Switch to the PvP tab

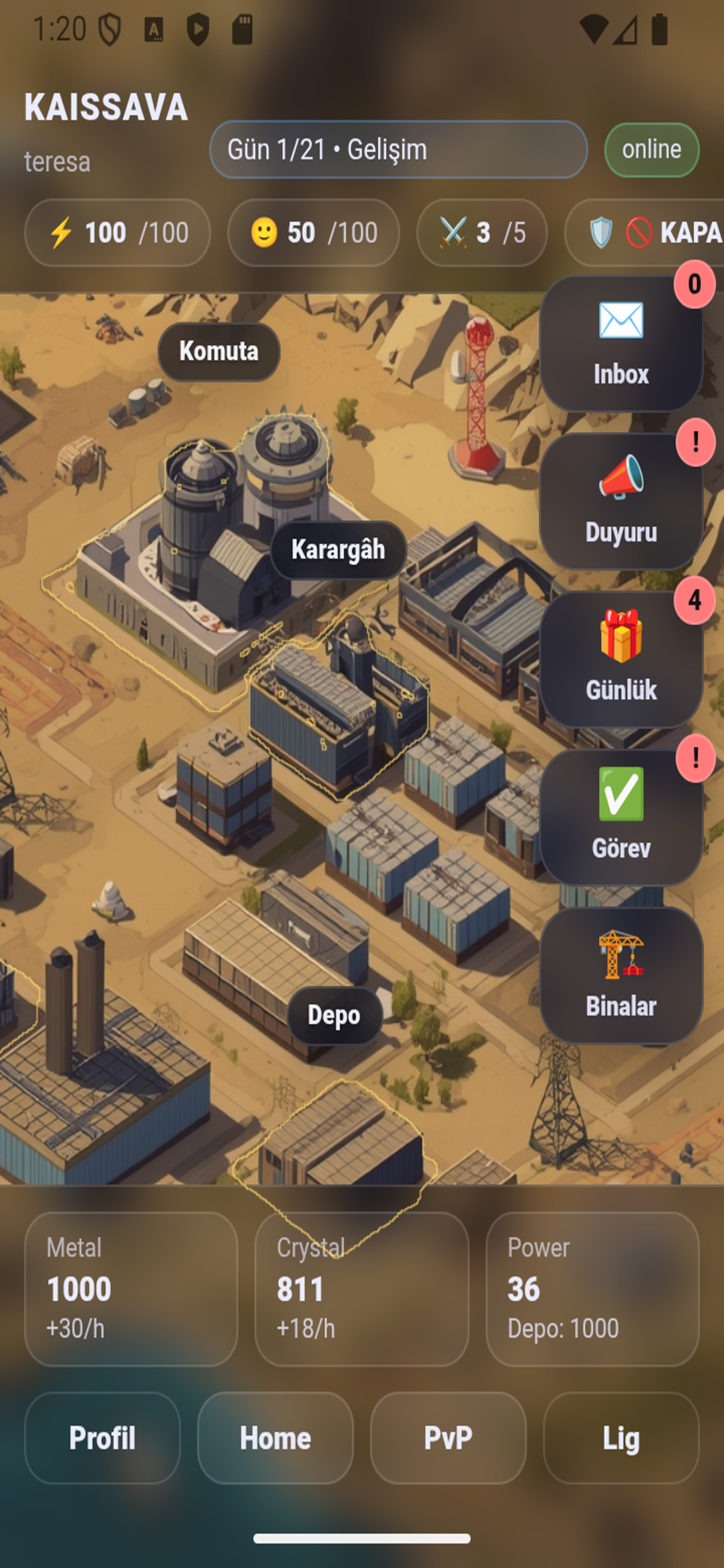click(448, 1438)
